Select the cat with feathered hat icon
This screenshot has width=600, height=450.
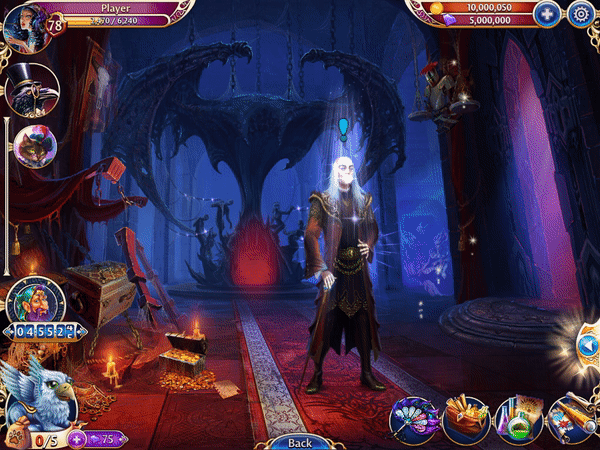pos(33,146)
